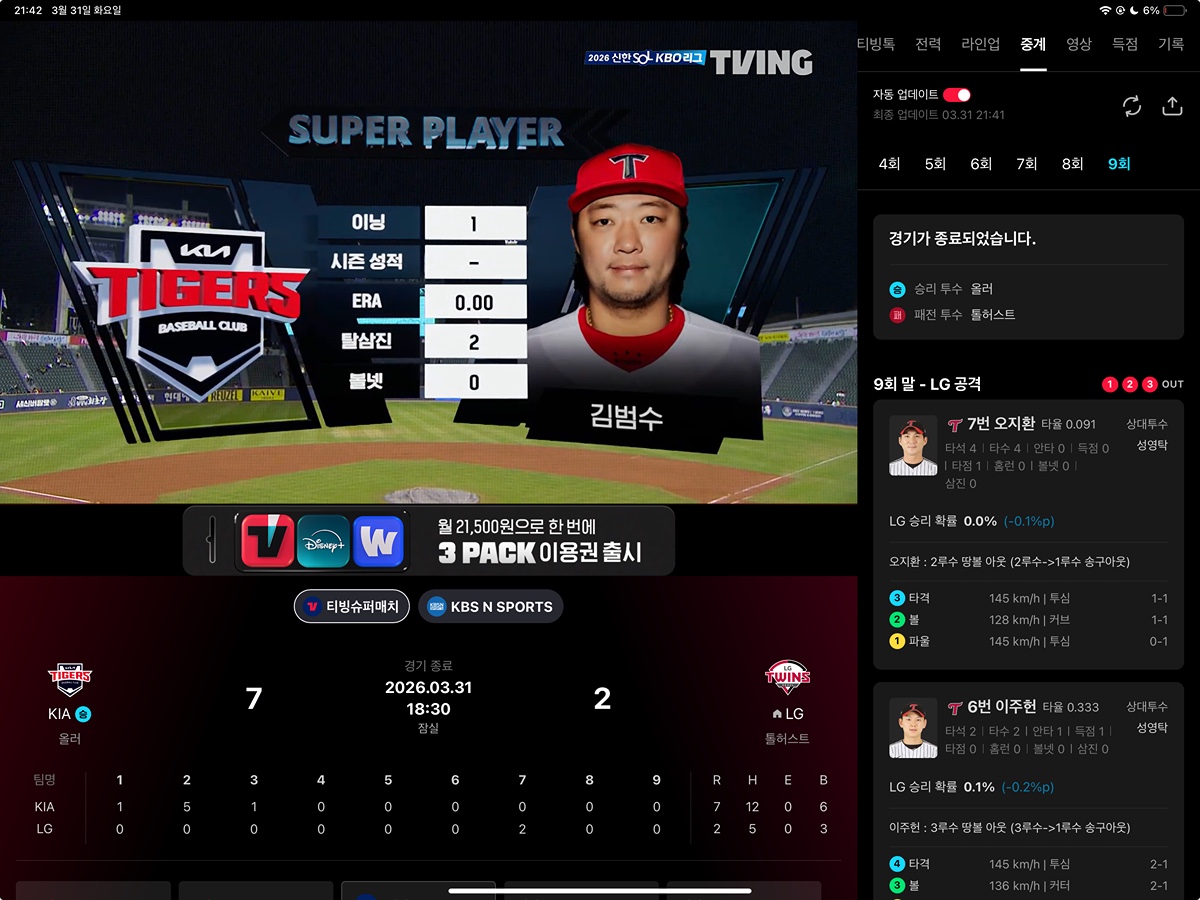Select the 4회 inning

coord(889,164)
